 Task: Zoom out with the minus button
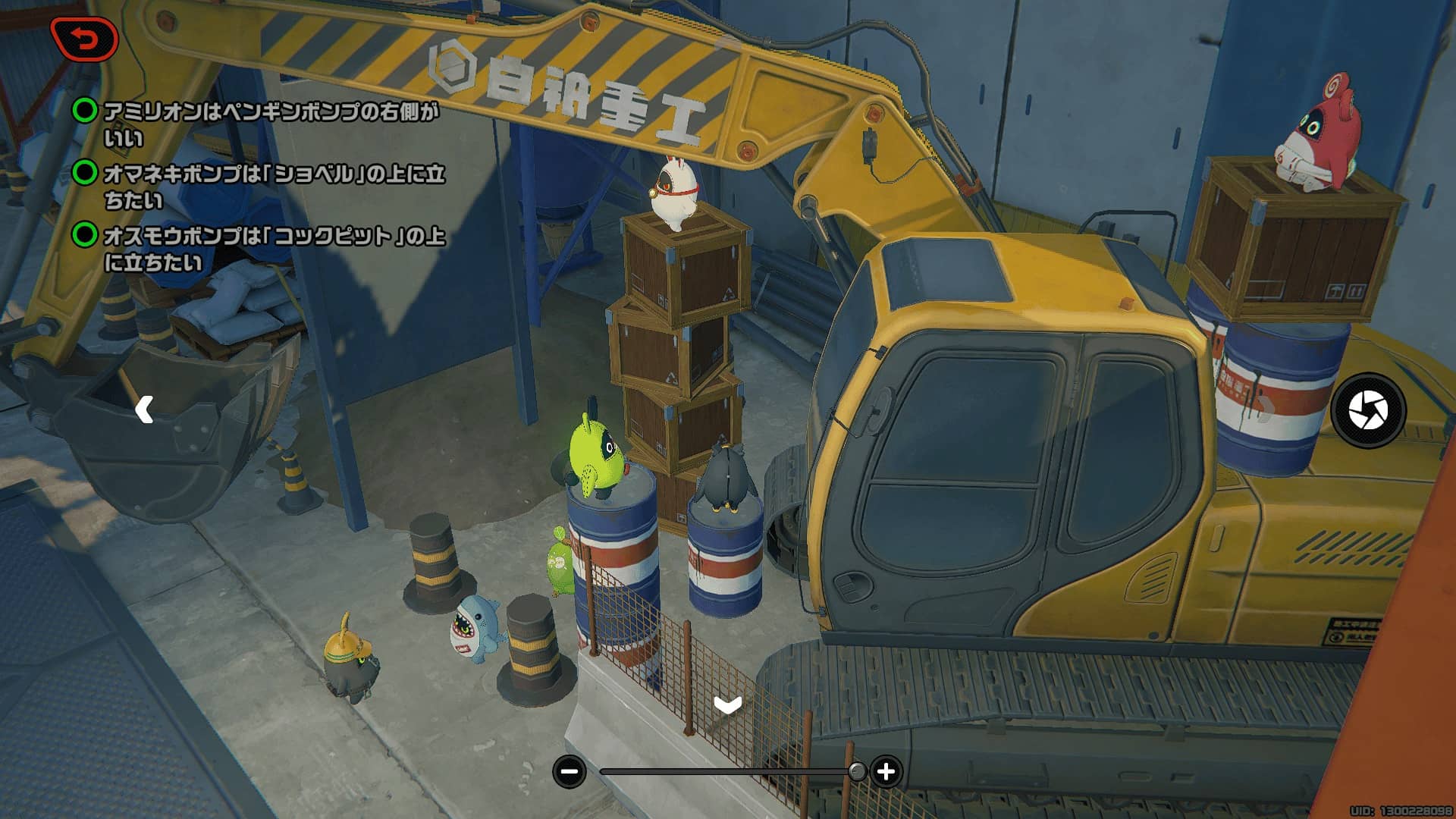pos(569,772)
